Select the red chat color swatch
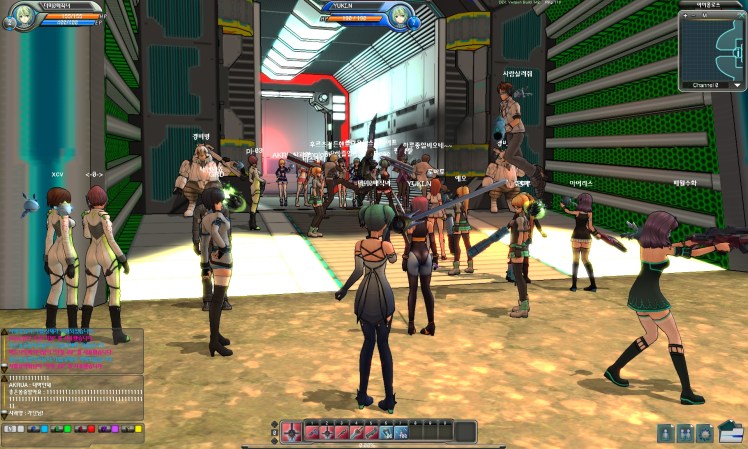Screen dimensions: 748x449 [x=91, y=429]
